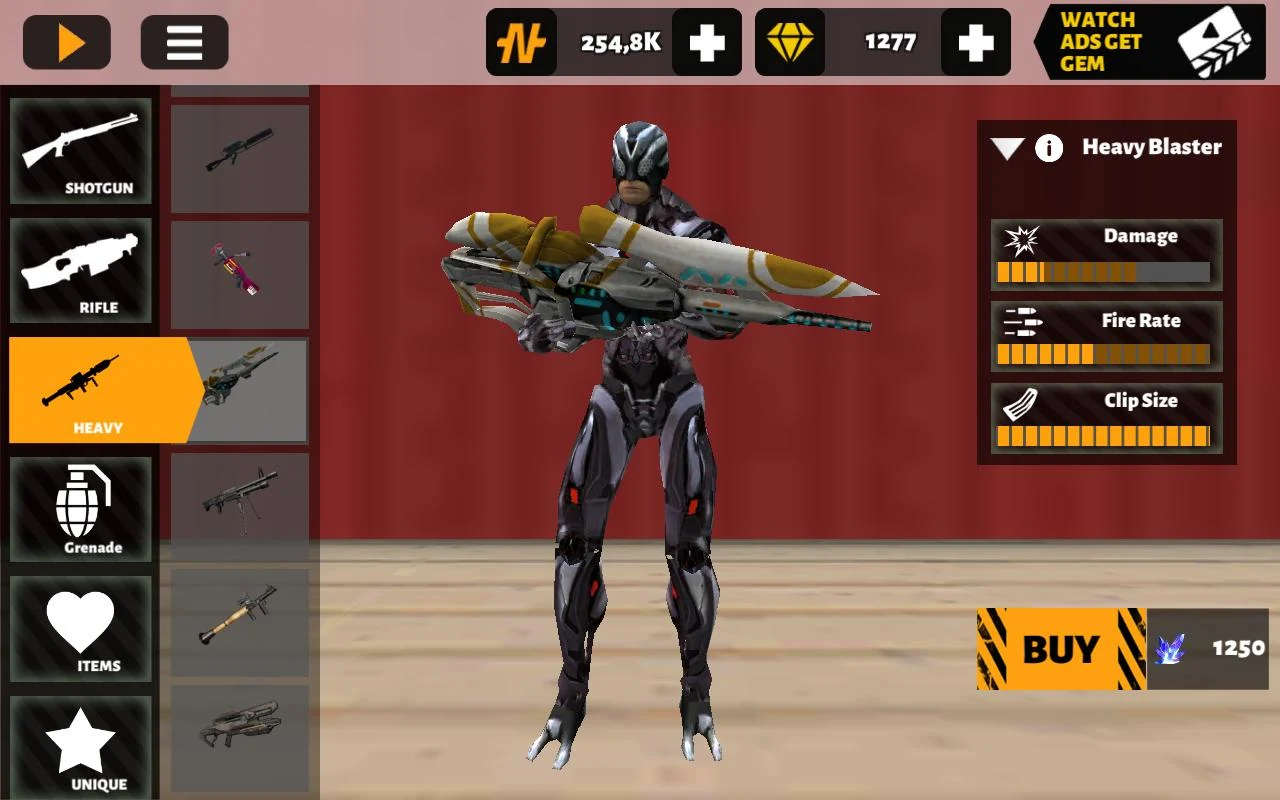Watch ads to get gems
The width and height of the screenshot is (1280, 800).
tap(1148, 41)
